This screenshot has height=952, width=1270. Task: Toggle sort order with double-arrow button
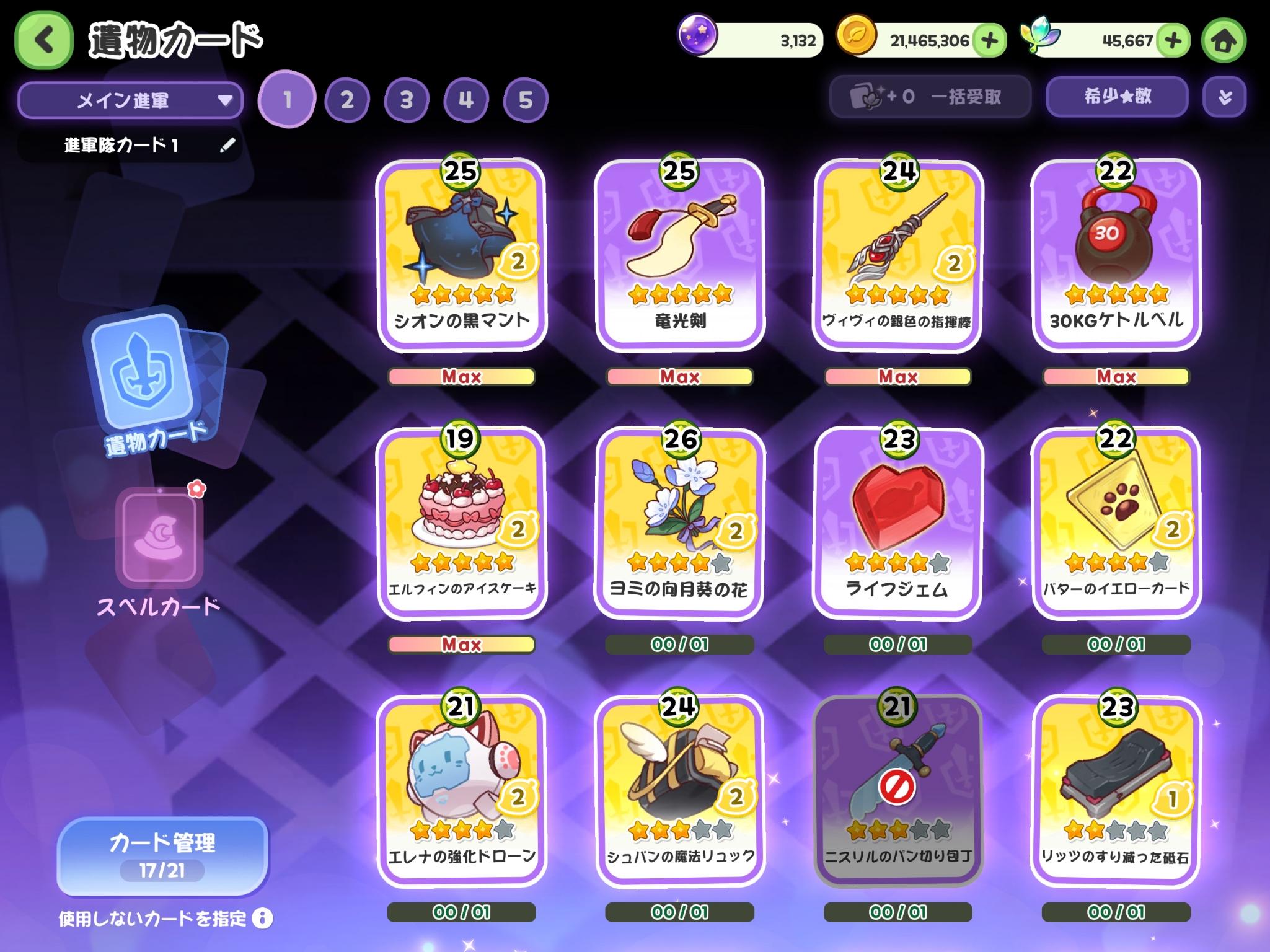click(1224, 97)
